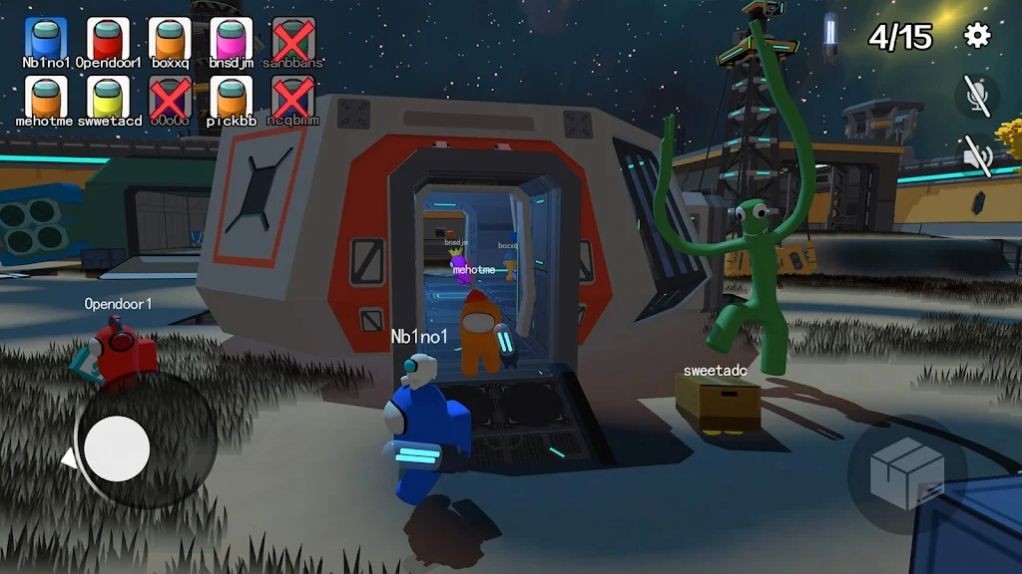Open the settings gear menu

[x=976, y=36]
